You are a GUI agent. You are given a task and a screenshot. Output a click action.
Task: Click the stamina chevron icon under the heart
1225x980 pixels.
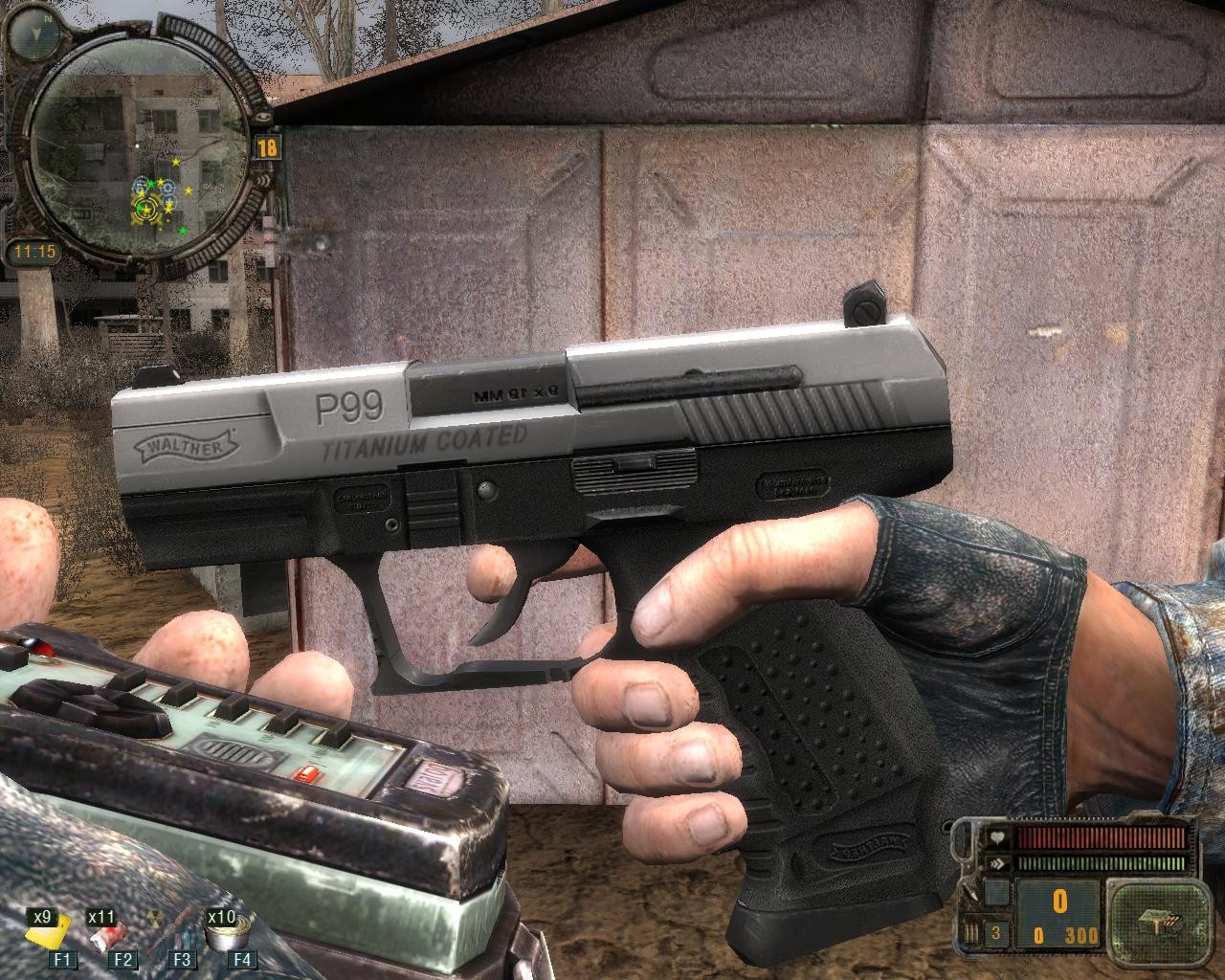coord(997,862)
